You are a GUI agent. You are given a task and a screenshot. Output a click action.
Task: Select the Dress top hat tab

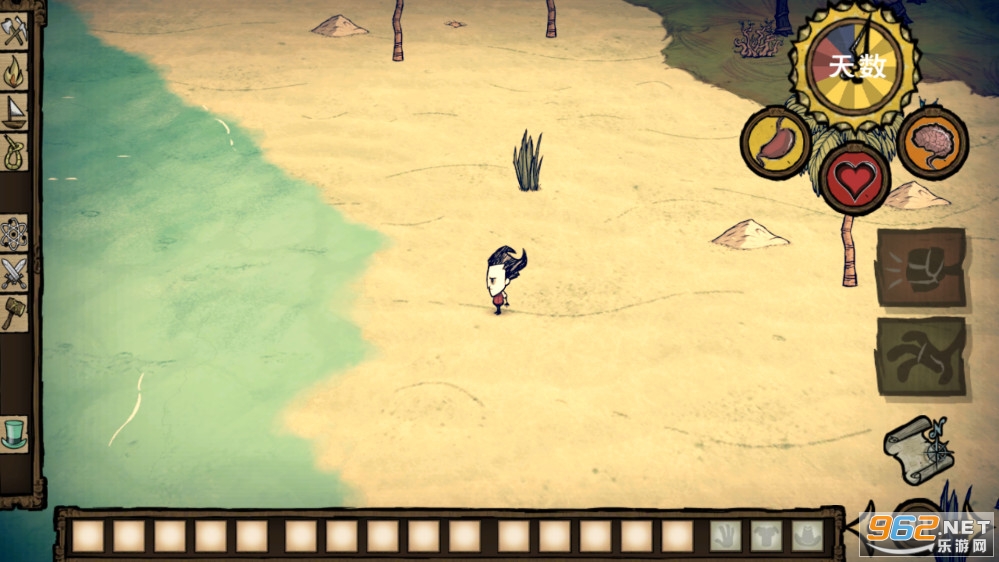[x=14, y=433]
